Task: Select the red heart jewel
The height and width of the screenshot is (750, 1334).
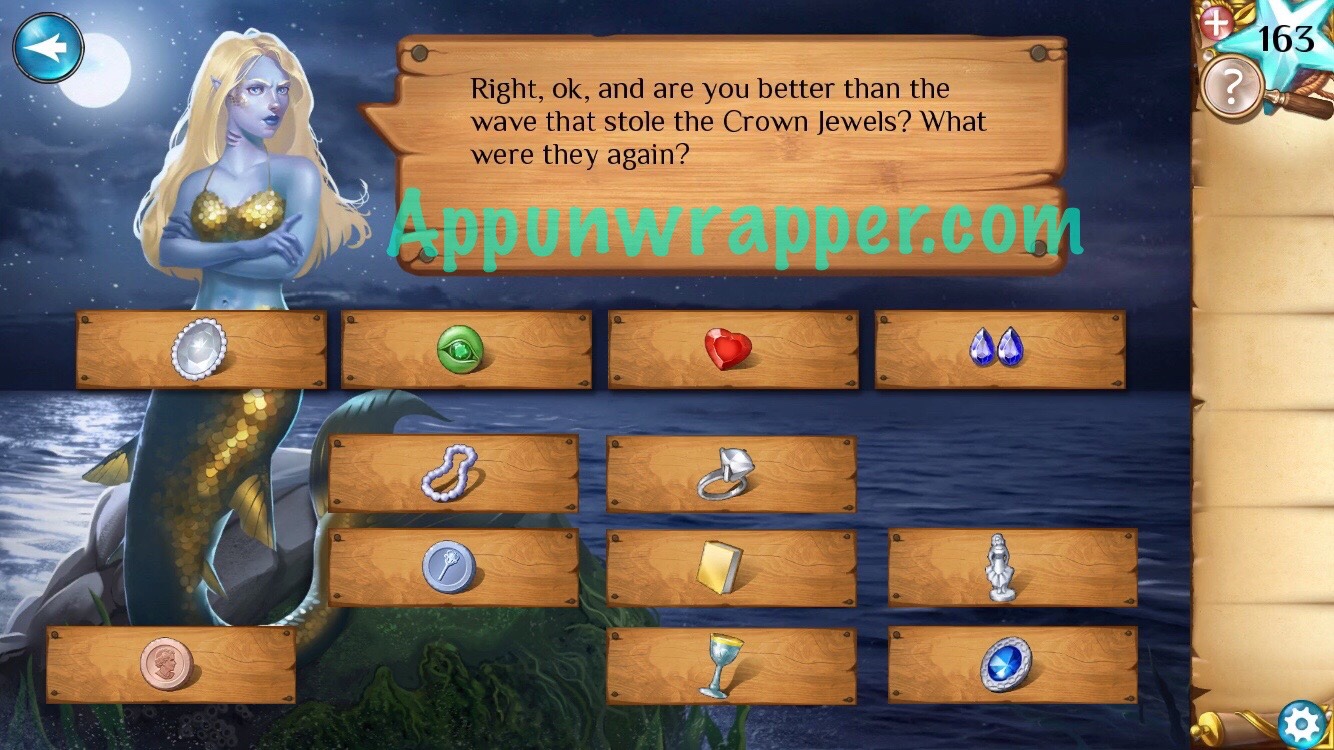Action: [x=731, y=350]
